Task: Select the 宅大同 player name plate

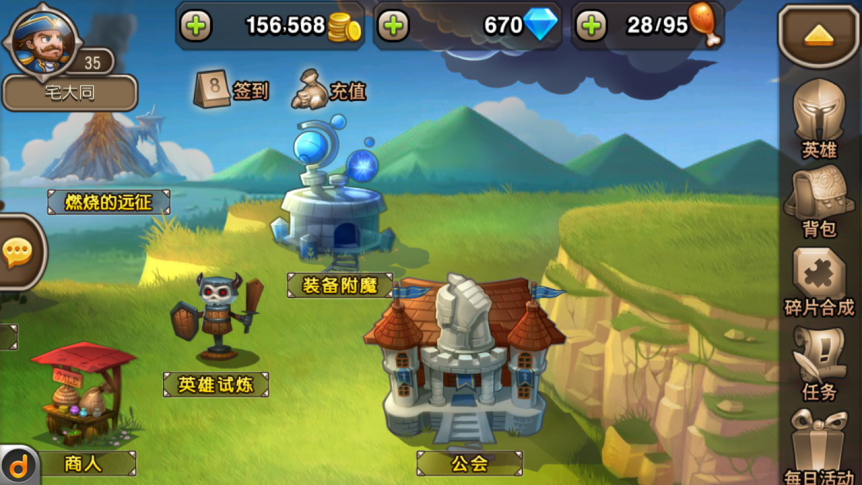Action: click(69, 94)
